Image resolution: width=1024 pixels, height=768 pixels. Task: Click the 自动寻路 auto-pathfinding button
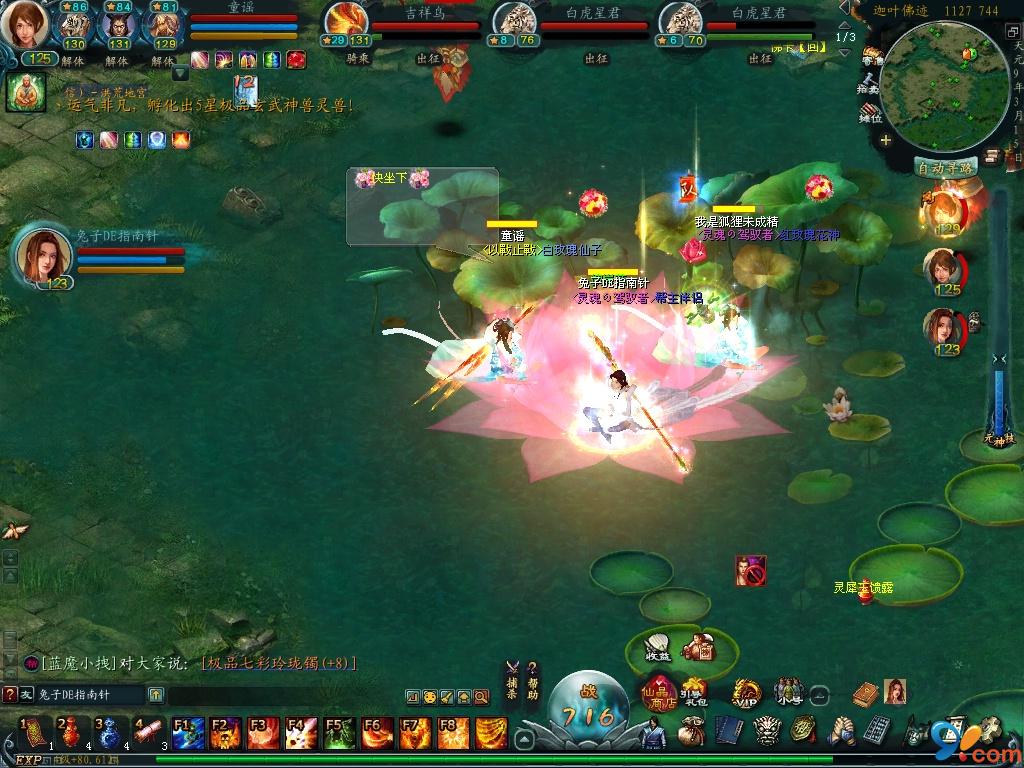(946, 168)
